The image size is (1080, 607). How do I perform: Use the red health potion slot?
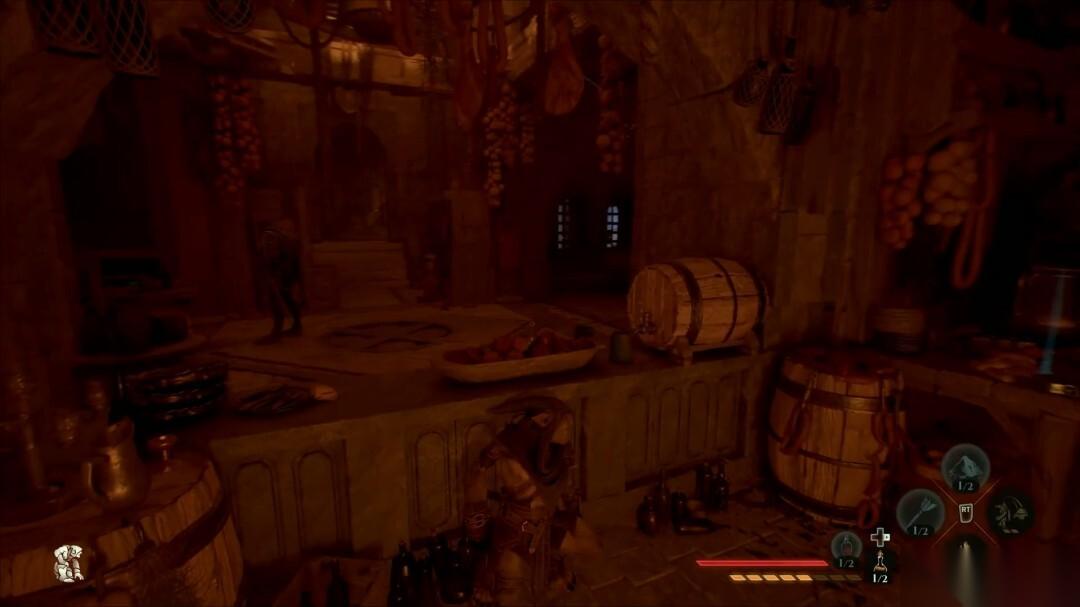tap(845, 547)
